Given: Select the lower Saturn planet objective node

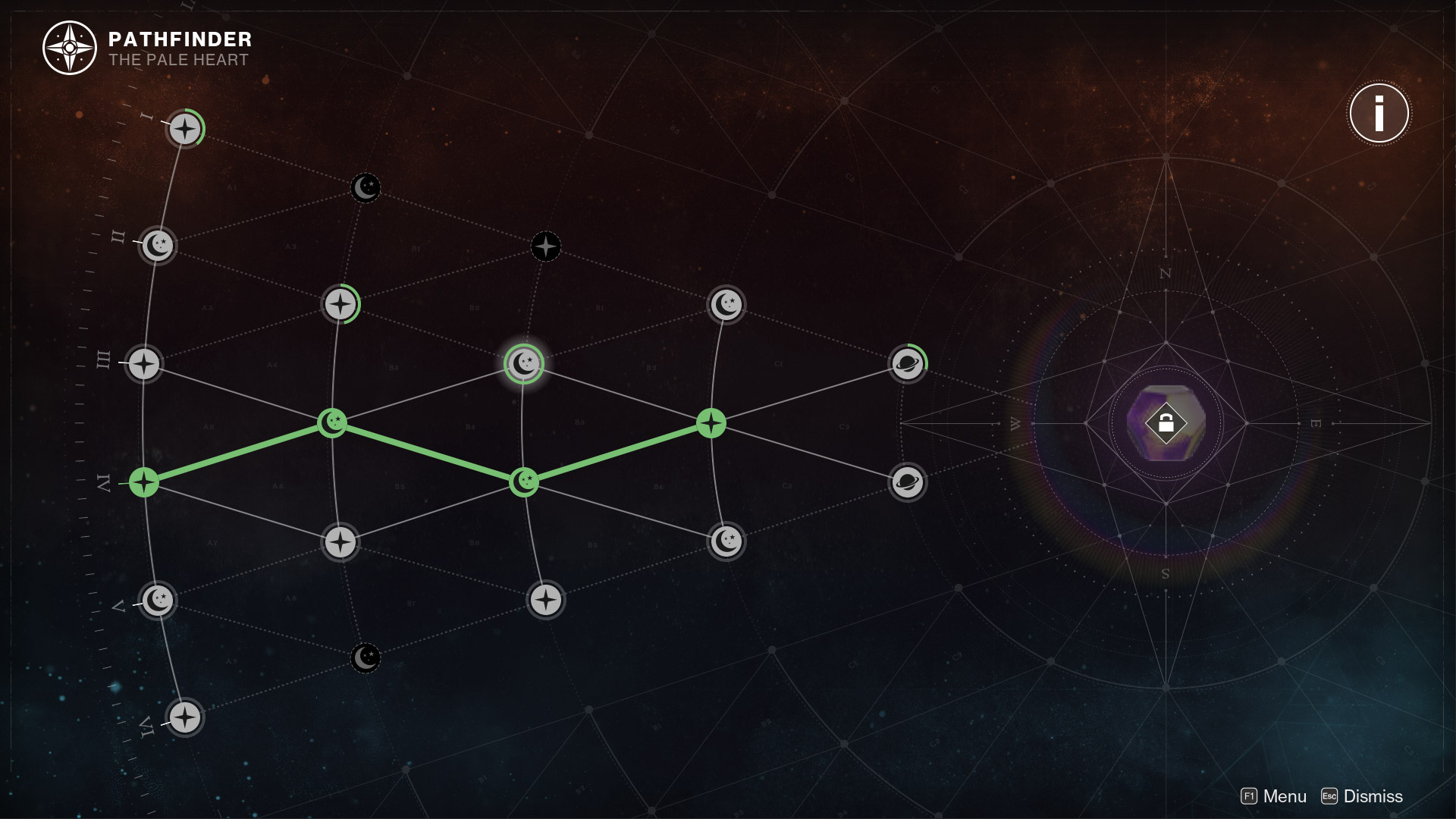Looking at the screenshot, I should (907, 482).
